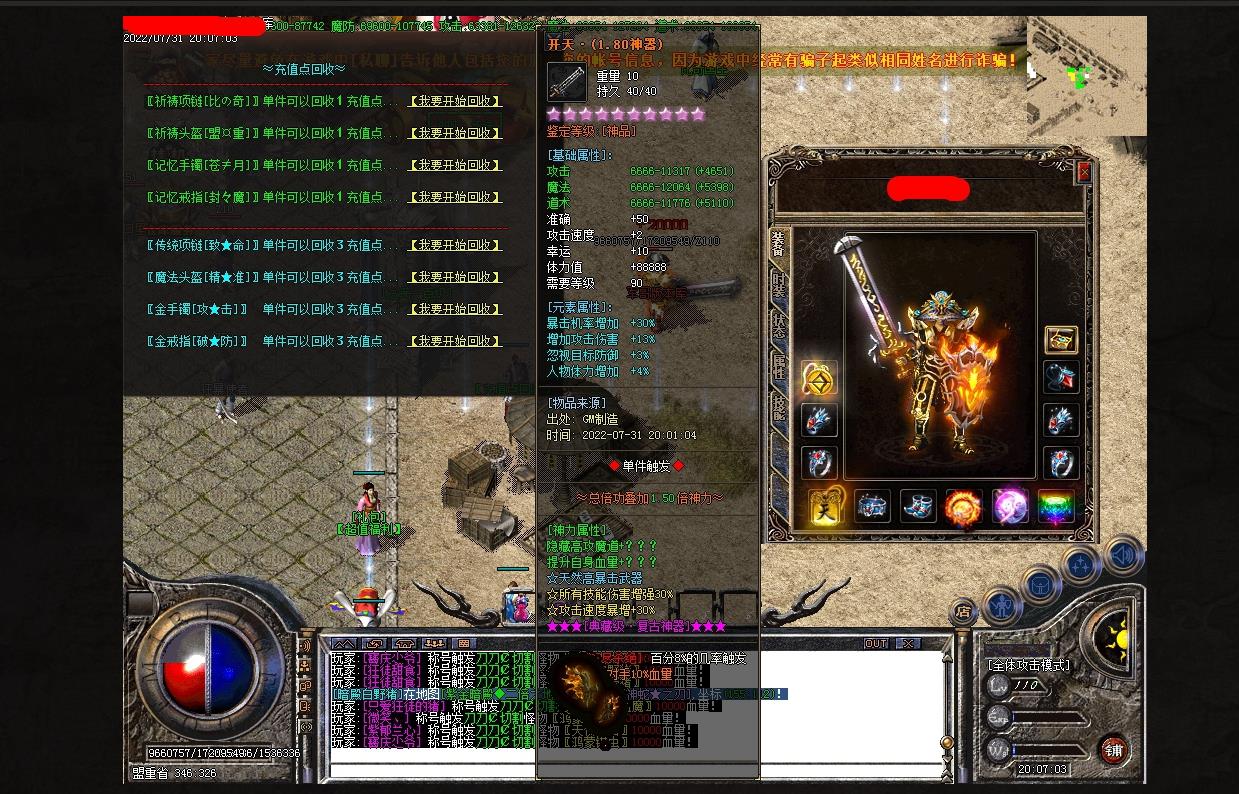Open the 店 shop button

tap(963, 610)
